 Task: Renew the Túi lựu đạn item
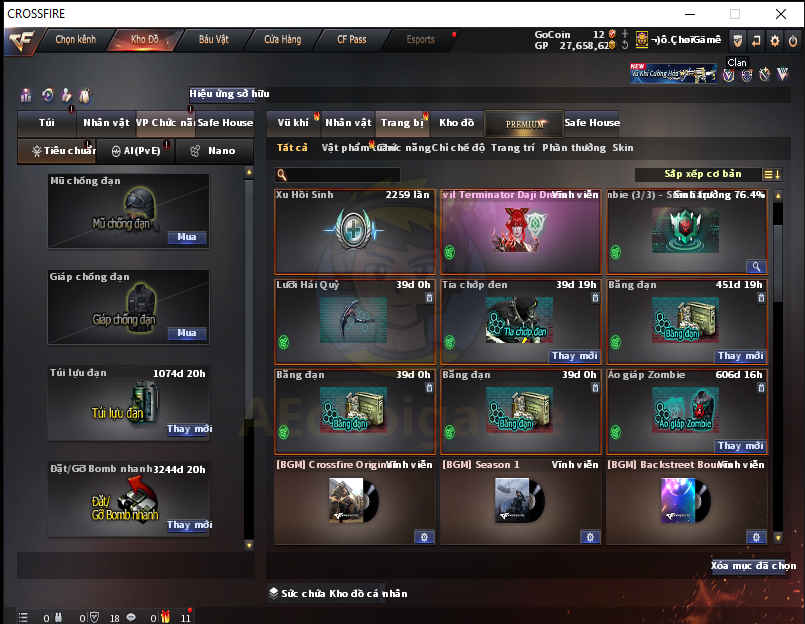pyautogui.click(x=188, y=429)
